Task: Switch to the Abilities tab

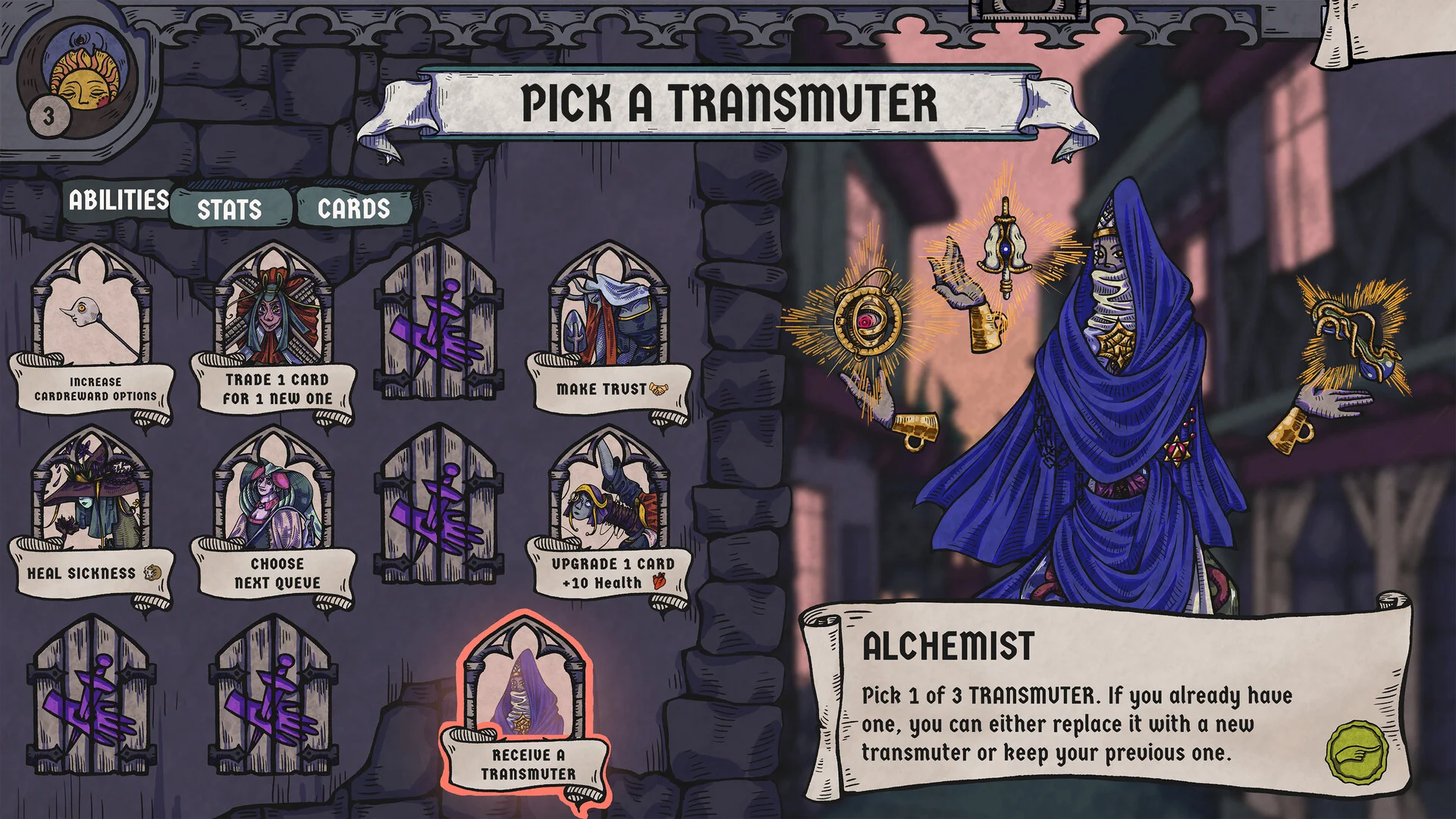Action: [x=118, y=200]
